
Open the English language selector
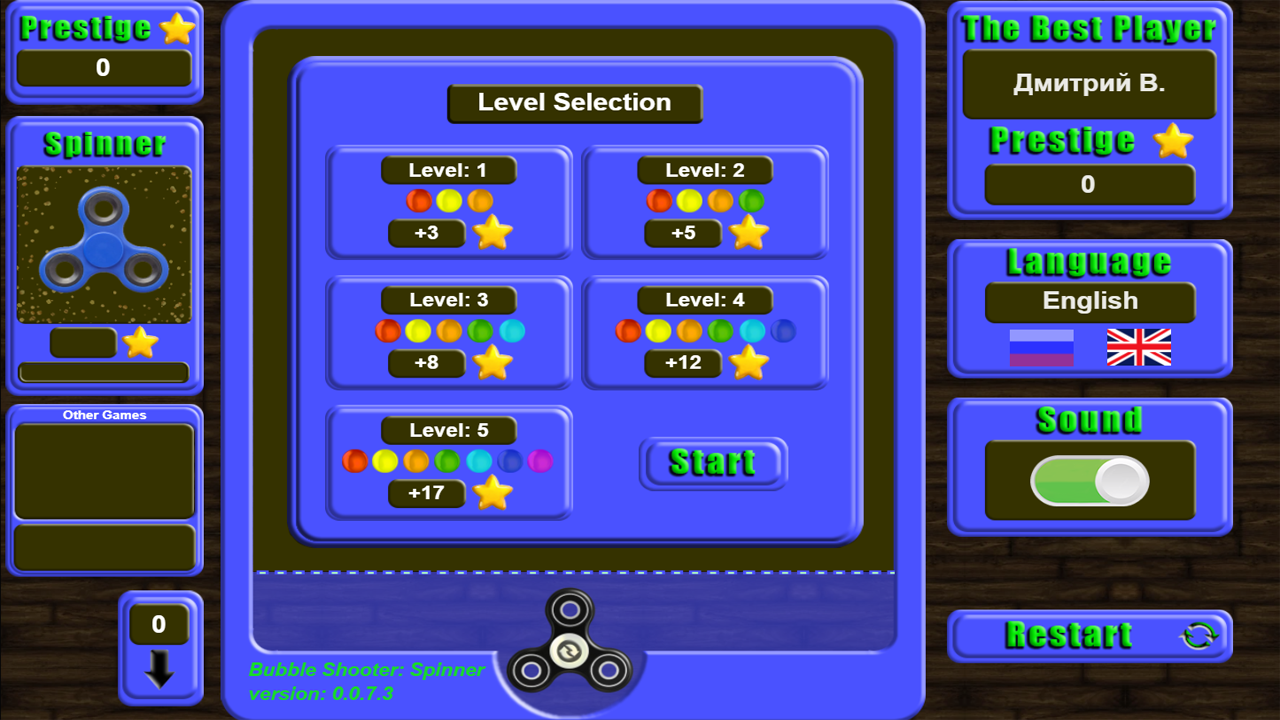[x=1089, y=301]
